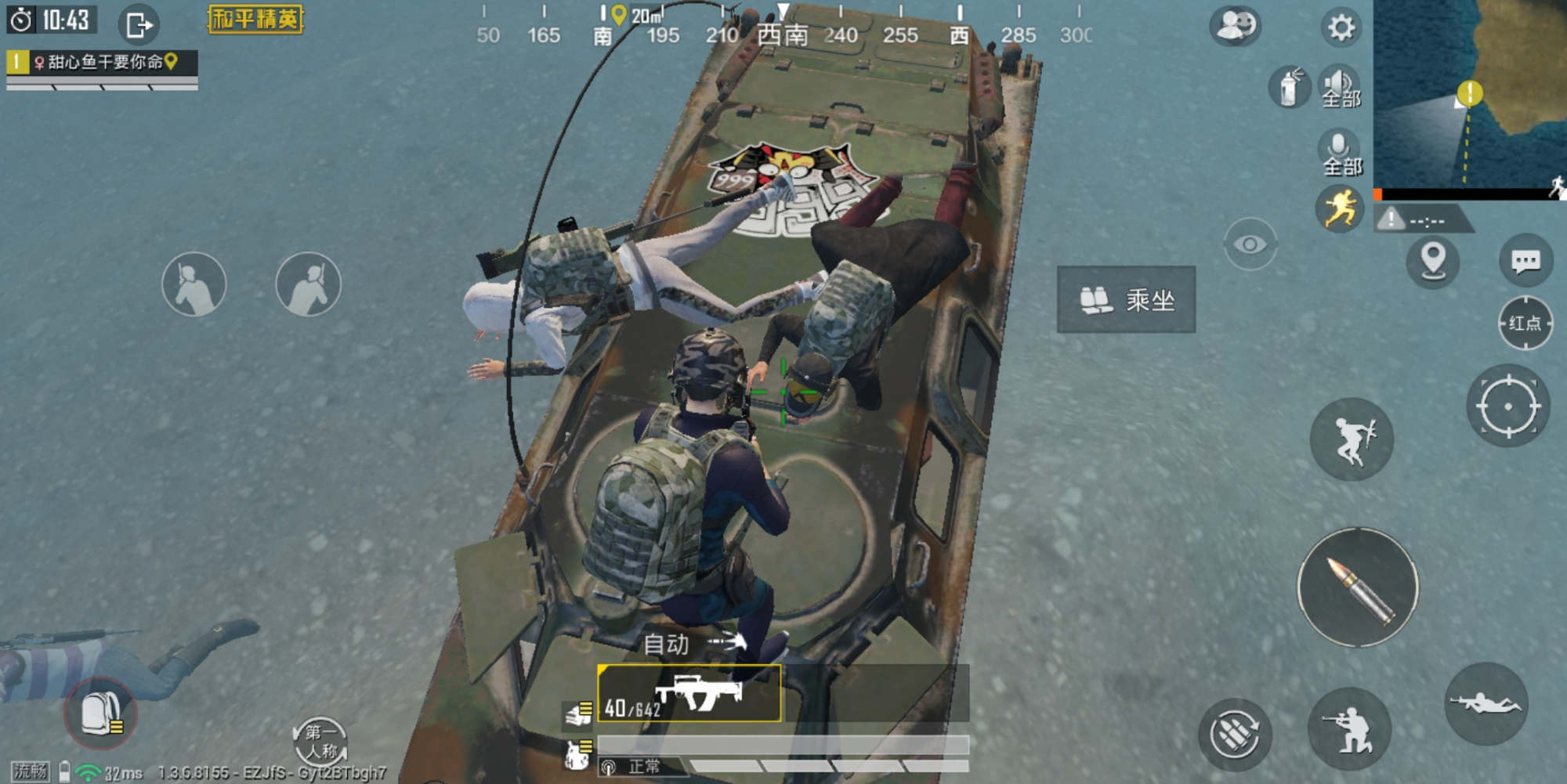This screenshot has height=784, width=1567.
Task: Open the settings gear
Action: (x=1341, y=28)
